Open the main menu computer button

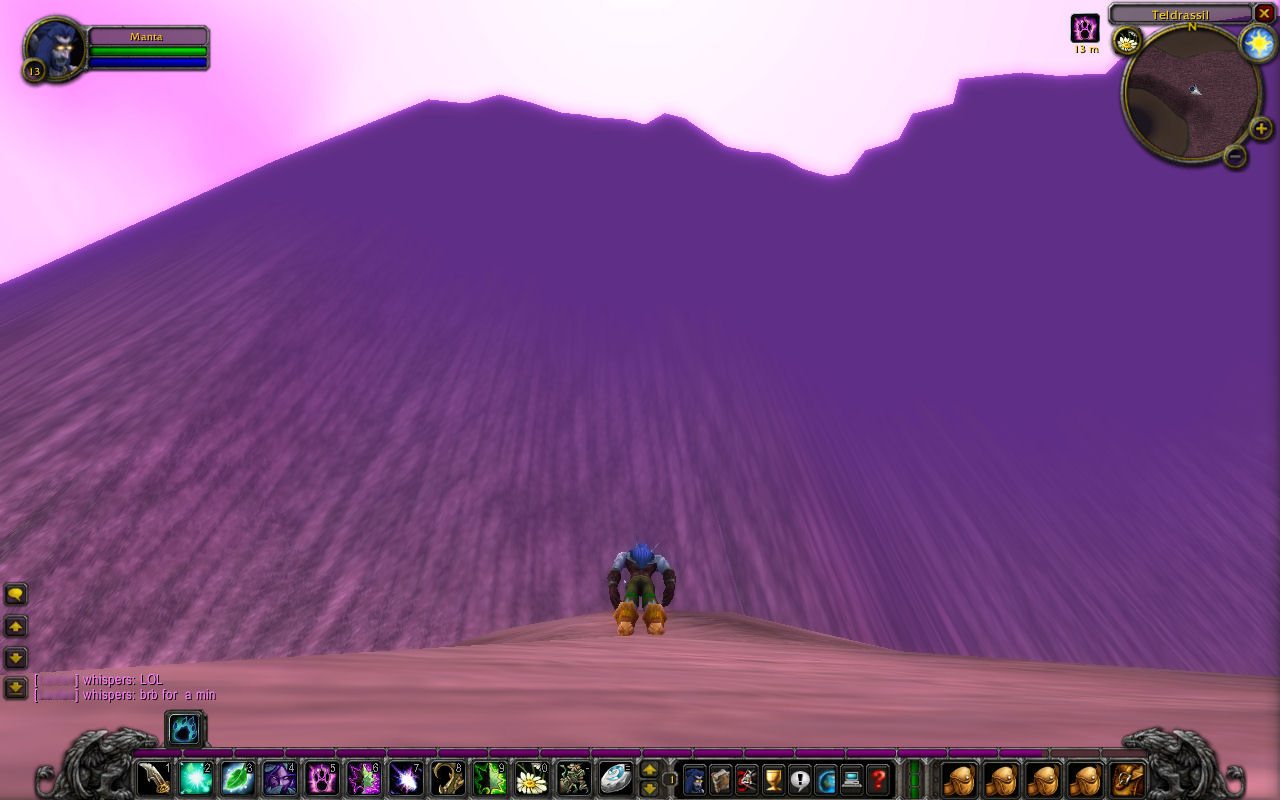(852, 778)
